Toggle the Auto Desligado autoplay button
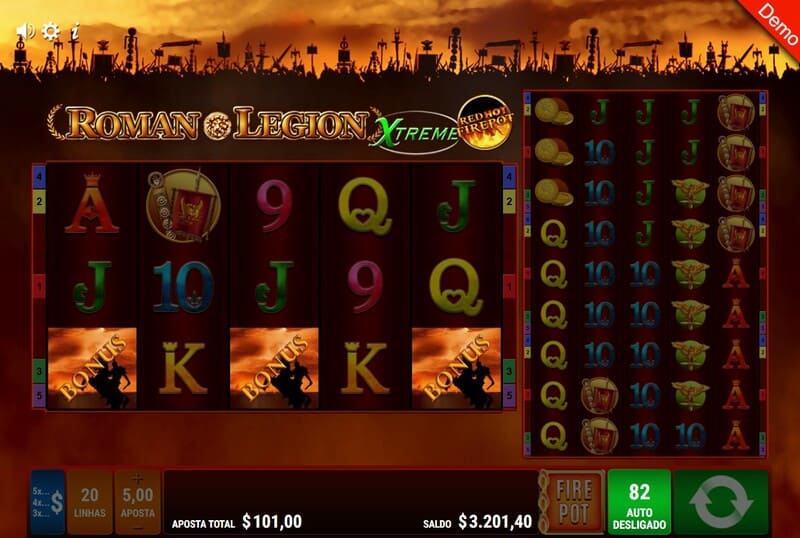The width and height of the screenshot is (800, 538). (x=639, y=502)
